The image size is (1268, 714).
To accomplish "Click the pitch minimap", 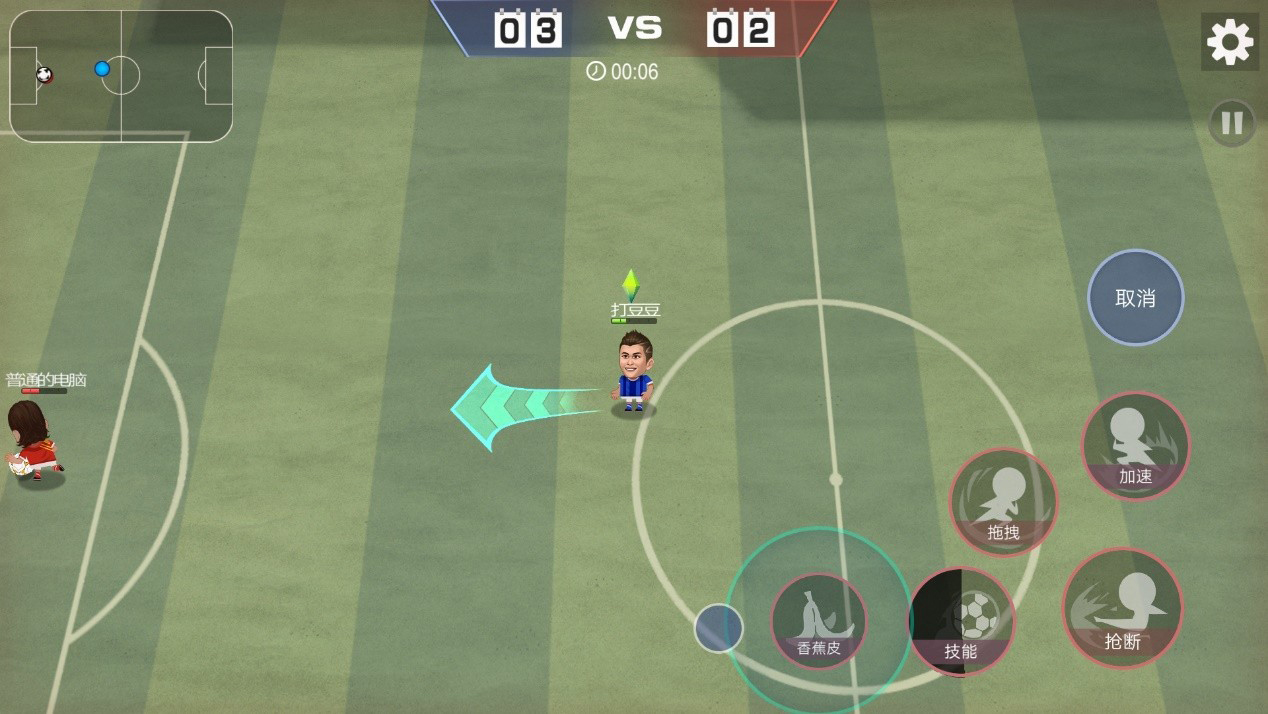I will 121,76.
